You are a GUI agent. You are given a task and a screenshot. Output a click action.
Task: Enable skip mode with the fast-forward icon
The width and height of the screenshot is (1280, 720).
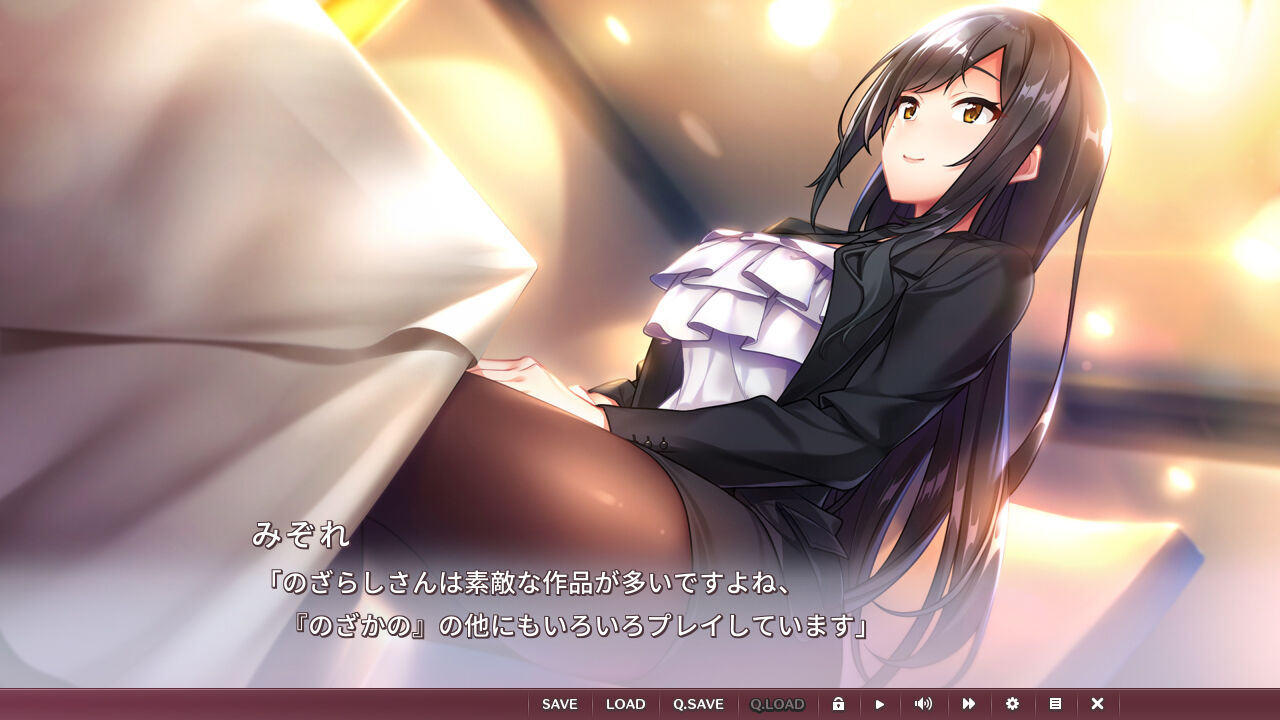point(969,703)
